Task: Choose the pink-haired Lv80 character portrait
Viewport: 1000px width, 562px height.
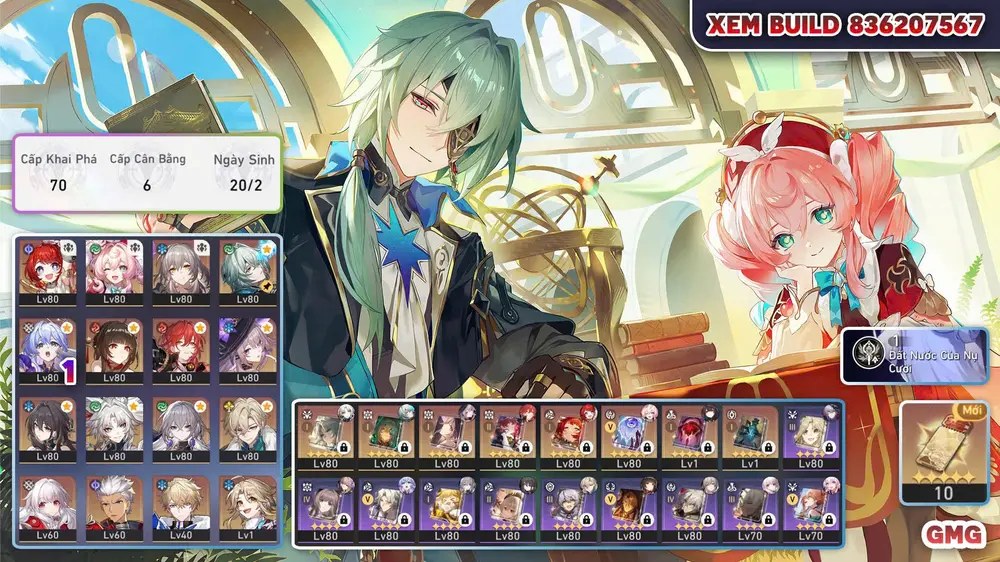Action: pos(114,271)
